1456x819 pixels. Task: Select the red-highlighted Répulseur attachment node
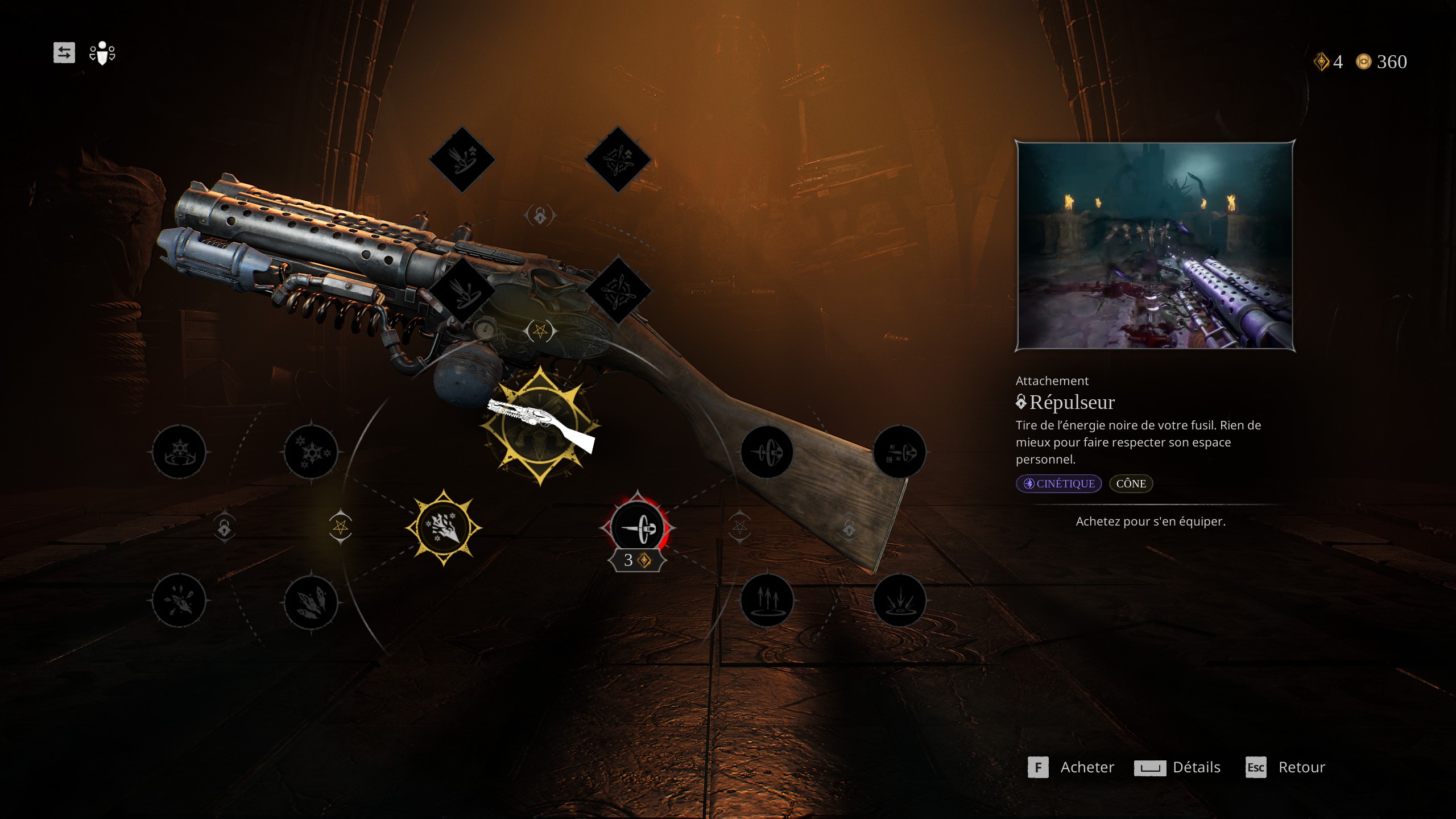(x=637, y=528)
